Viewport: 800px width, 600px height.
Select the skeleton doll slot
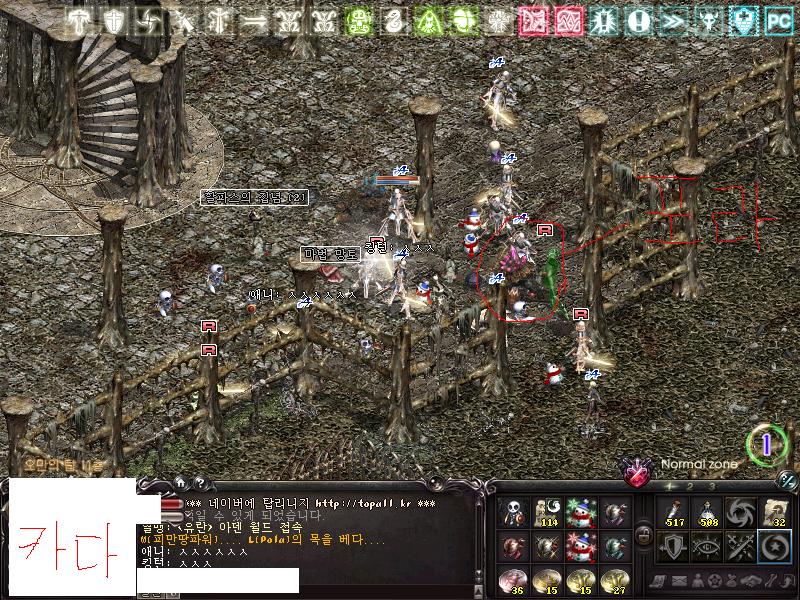515,512
